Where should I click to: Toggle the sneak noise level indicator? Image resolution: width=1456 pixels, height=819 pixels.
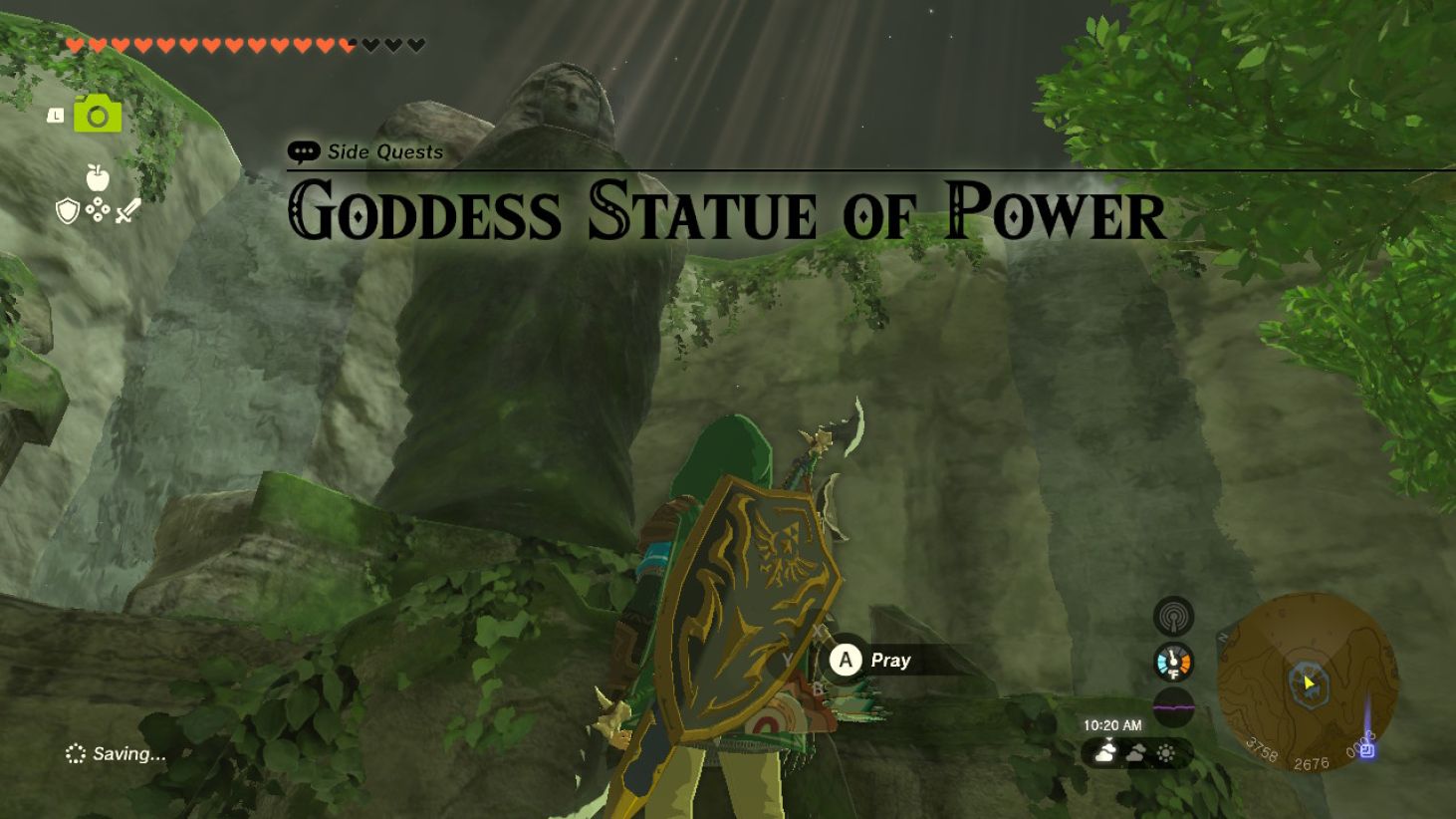(1174, 705)
